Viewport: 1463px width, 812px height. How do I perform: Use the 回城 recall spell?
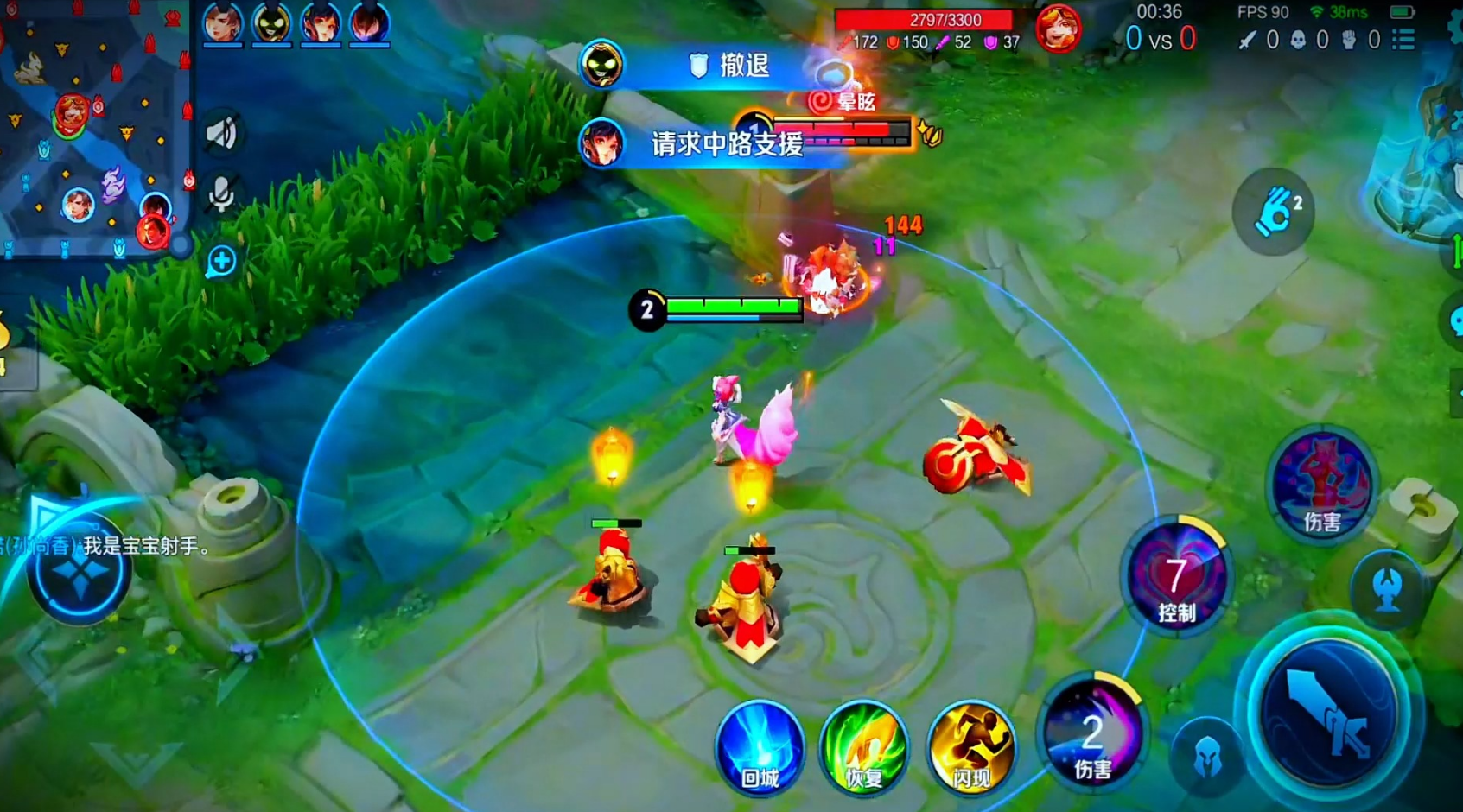click(760, 745)
